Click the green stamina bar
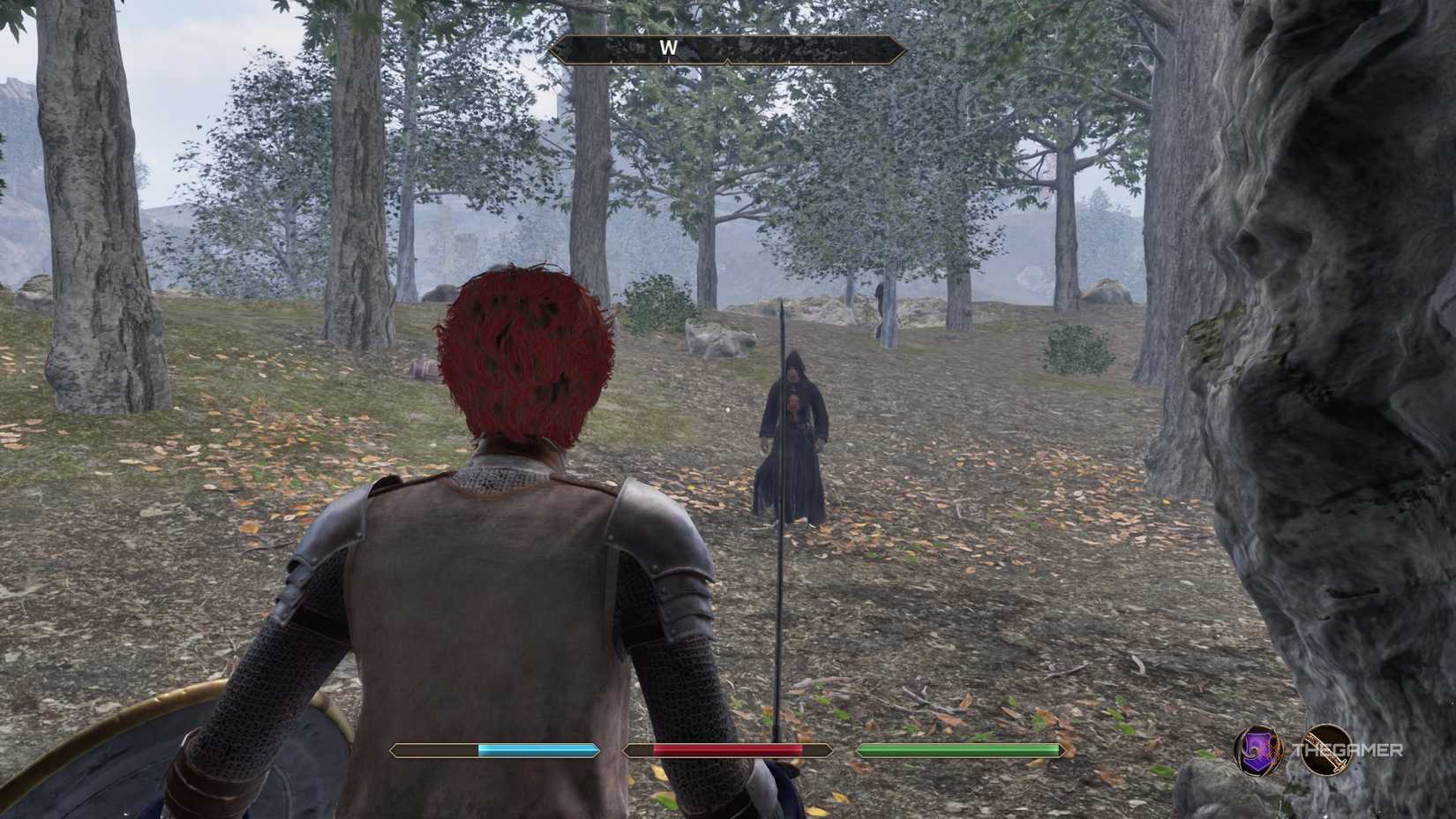 pos(957,751)
